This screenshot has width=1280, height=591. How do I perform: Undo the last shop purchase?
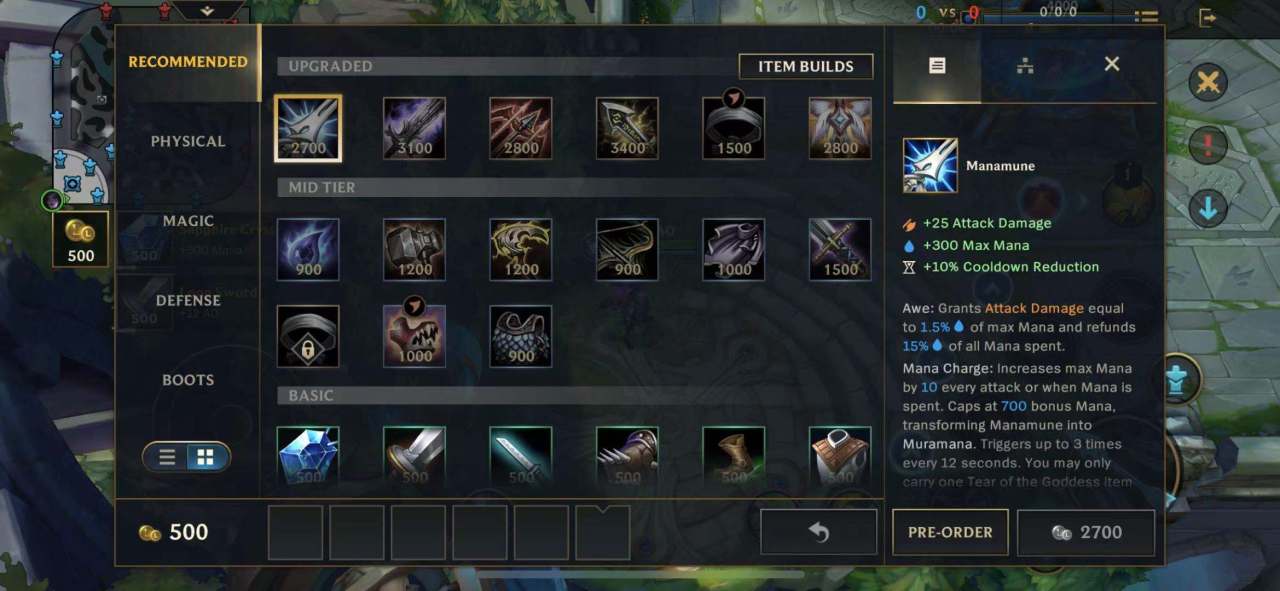(818, 532)
